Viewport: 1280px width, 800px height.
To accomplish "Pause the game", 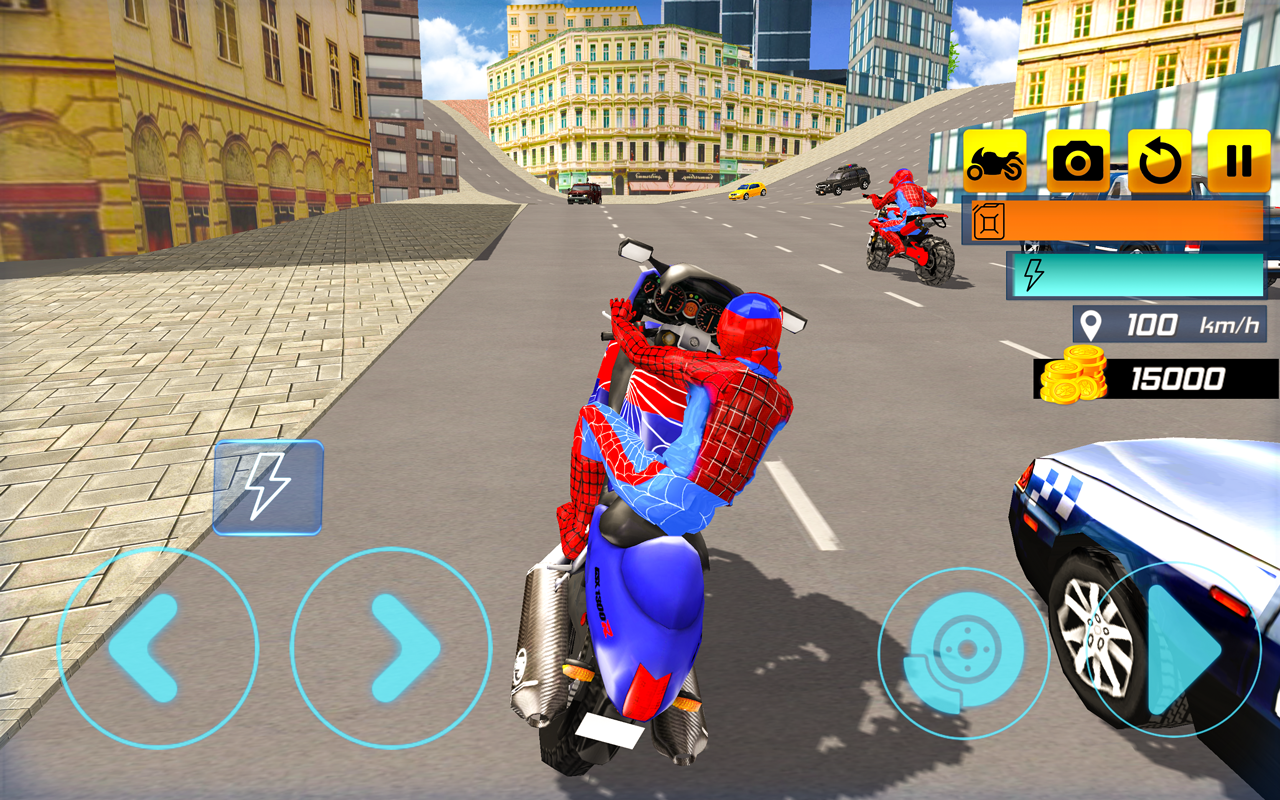I will coord(1238,158).
